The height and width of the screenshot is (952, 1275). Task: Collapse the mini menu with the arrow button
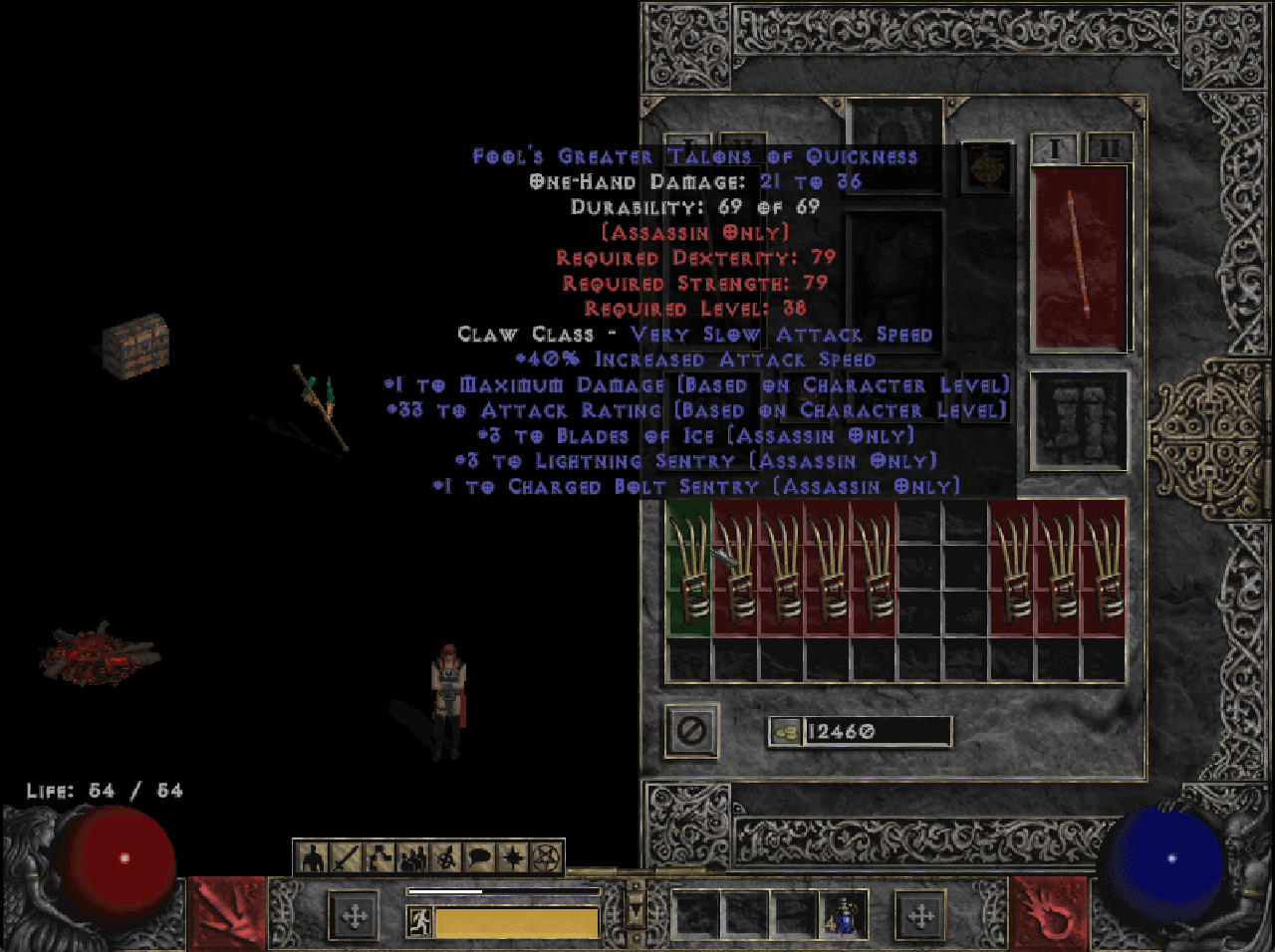click(635, 911)
